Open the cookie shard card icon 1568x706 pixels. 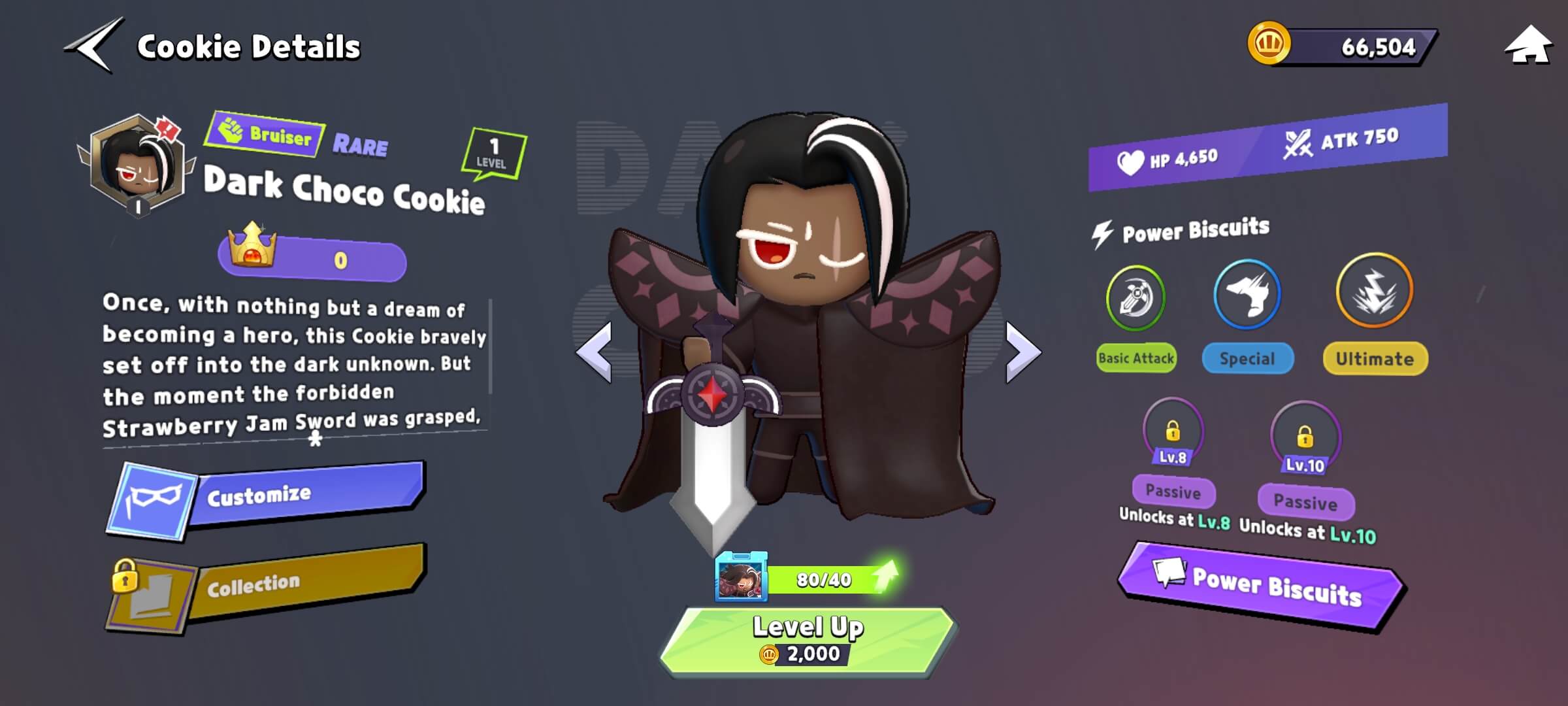tap(741, 577)
